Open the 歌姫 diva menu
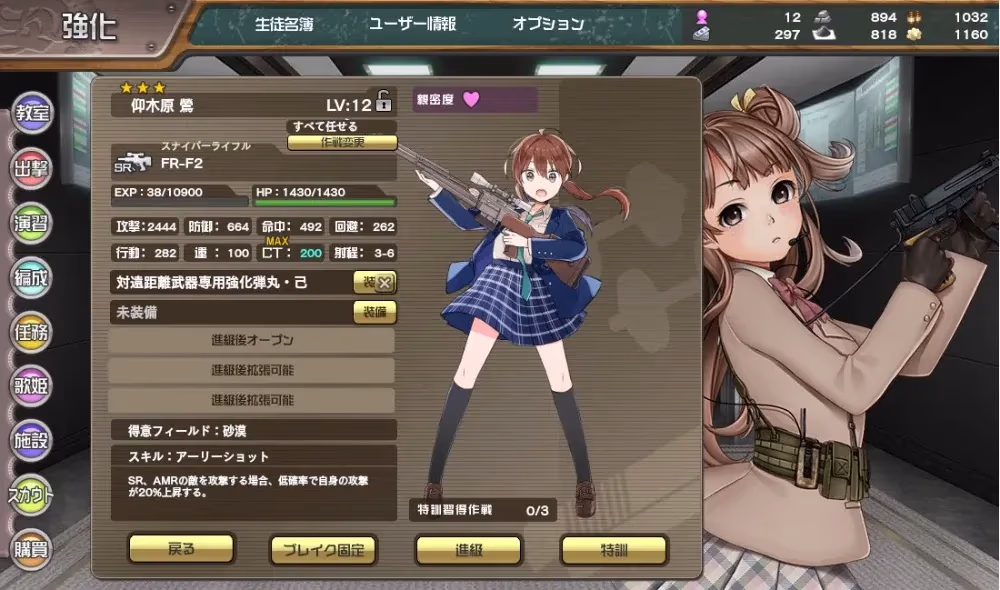Screen dimensions: 1000x590 coord(31,385)
